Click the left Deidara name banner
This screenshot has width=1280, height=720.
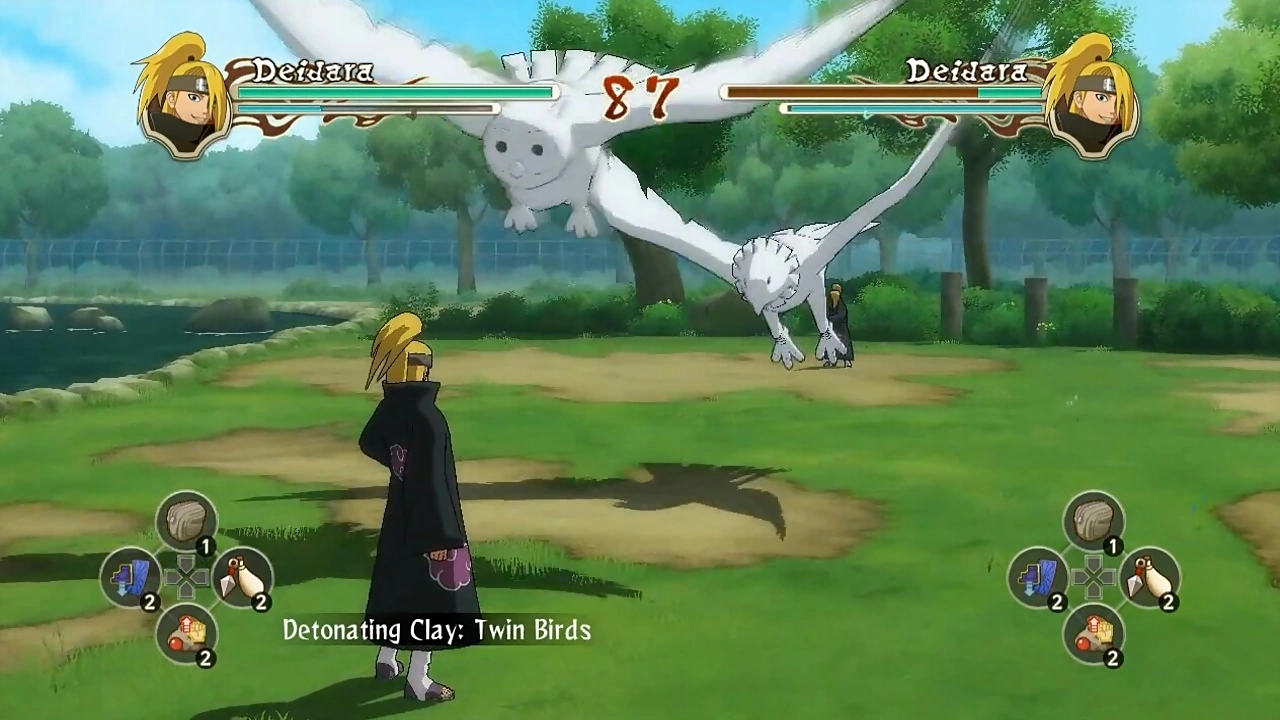click(315, 72)
